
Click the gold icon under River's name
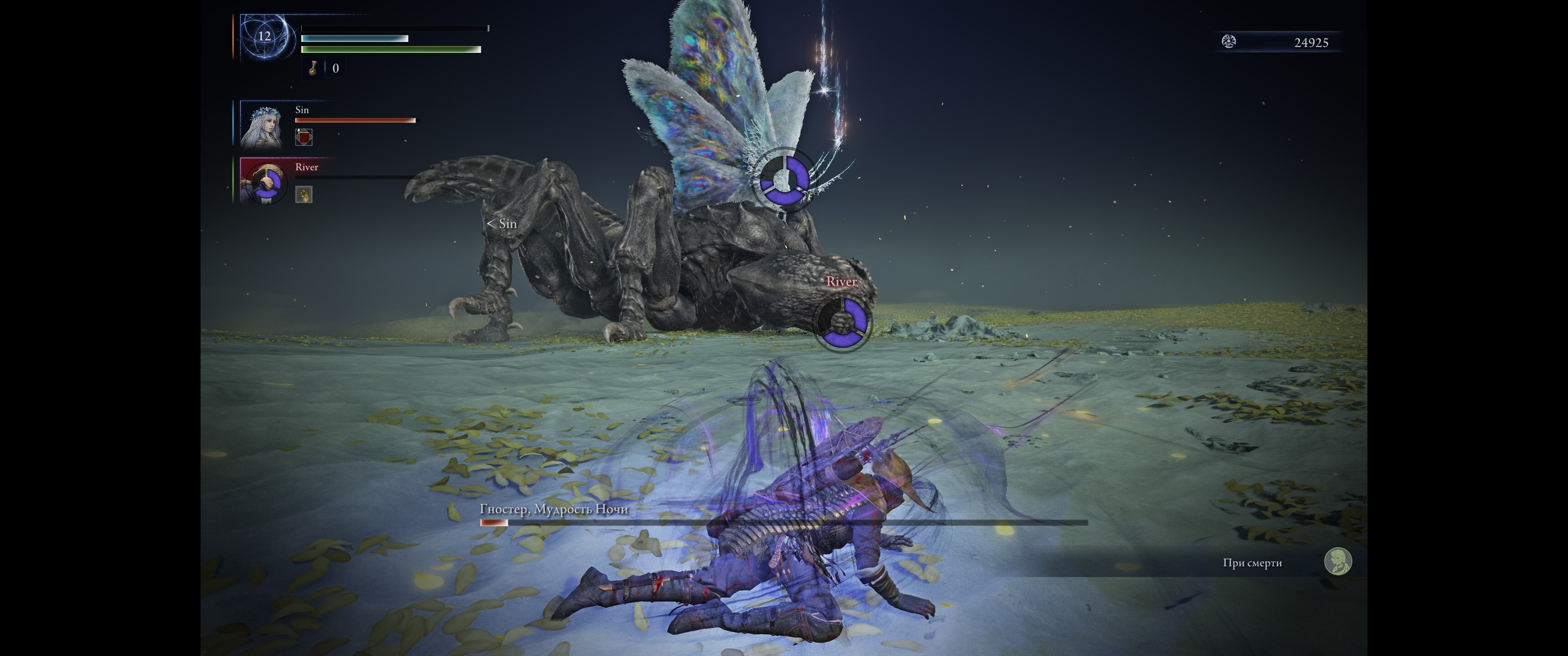304,194
